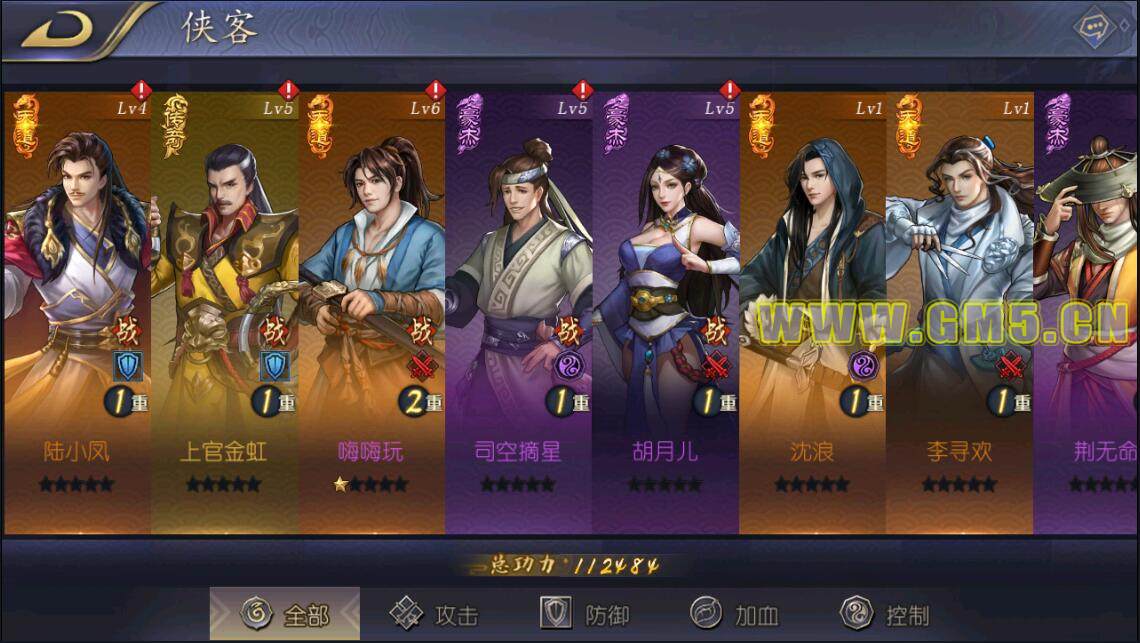
Task: Switch to the 加血 healer tab
Action: pos(735,614)
